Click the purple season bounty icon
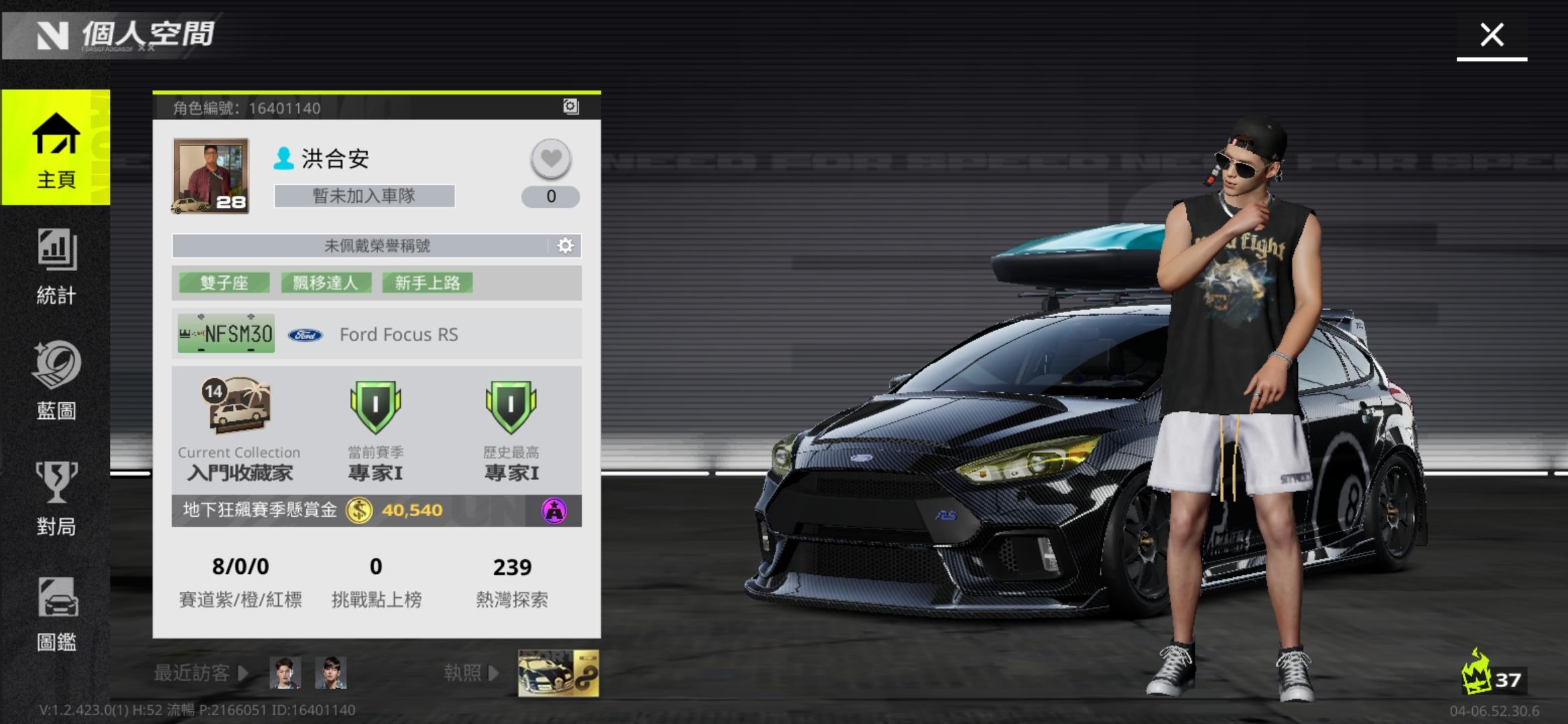This screenshot has height=724, width=1568. (x=554, y=511)
